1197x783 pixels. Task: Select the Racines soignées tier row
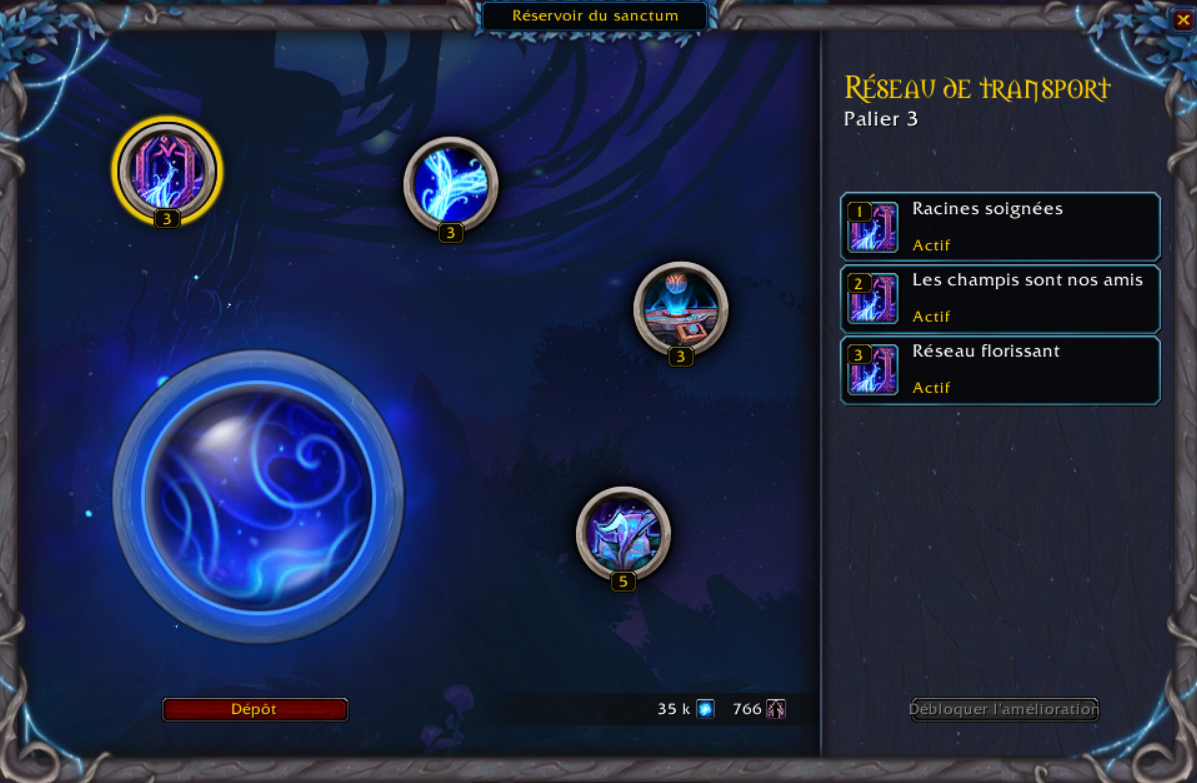[x=1000, y=227]
